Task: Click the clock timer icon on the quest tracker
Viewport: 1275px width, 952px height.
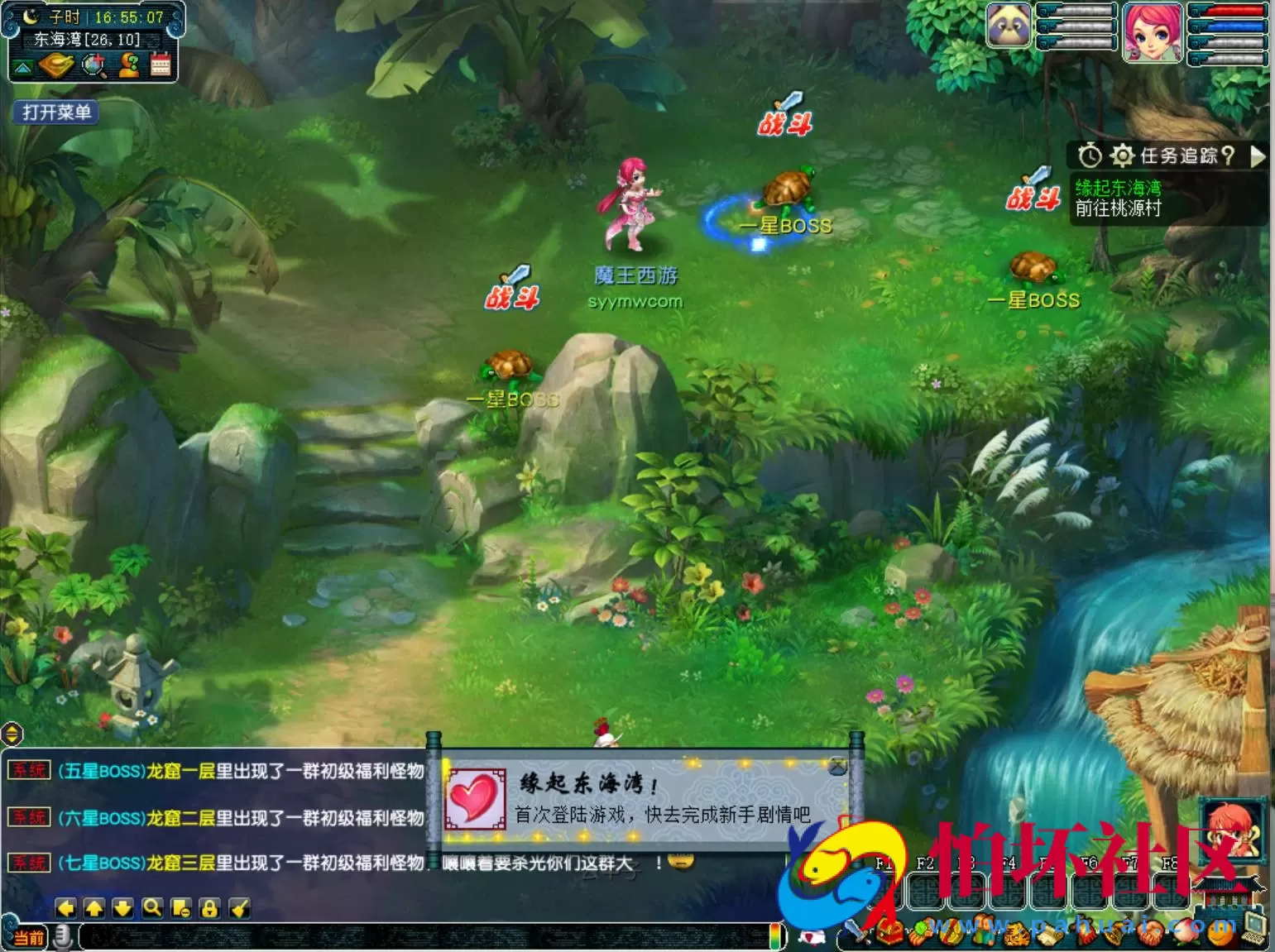Action: pyautogui.click(x=1090, y=155)
